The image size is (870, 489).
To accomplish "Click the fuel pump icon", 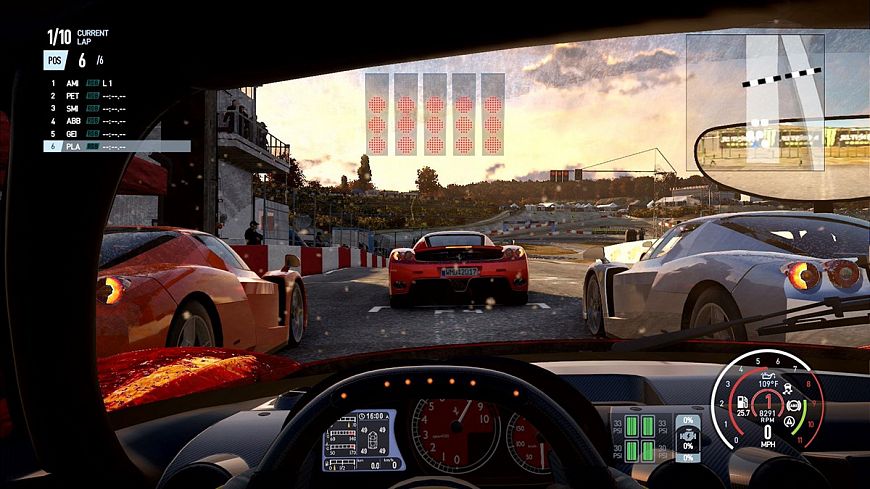I will [x=741, y=400].
